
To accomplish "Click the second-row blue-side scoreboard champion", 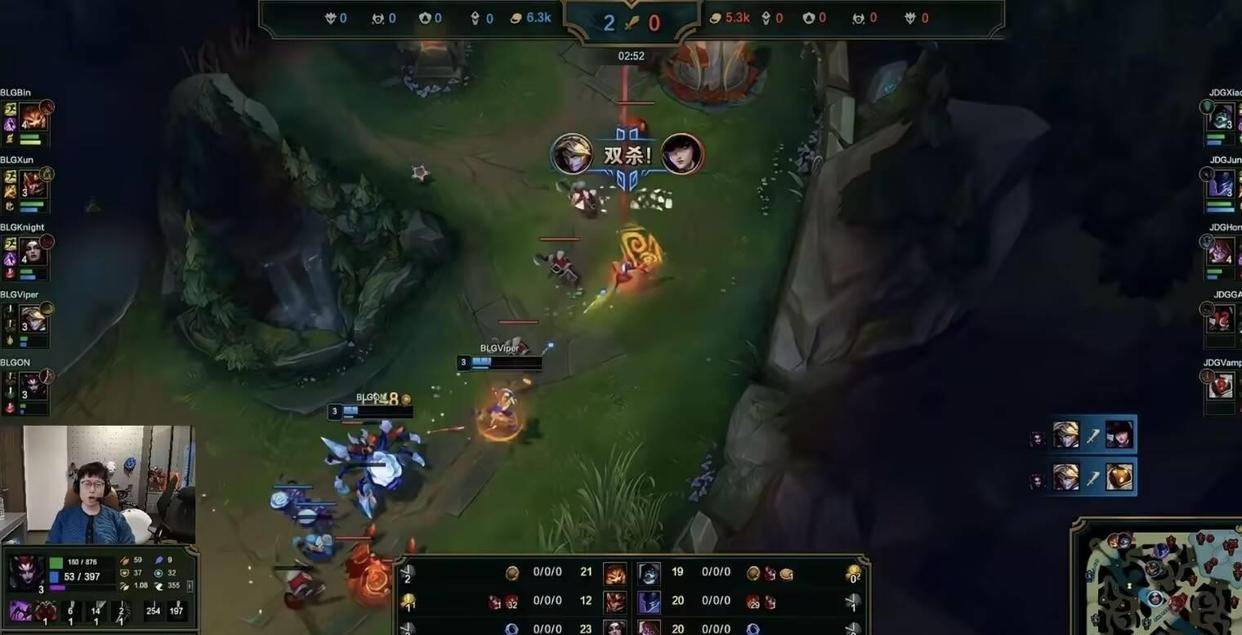I will (614, 602).
